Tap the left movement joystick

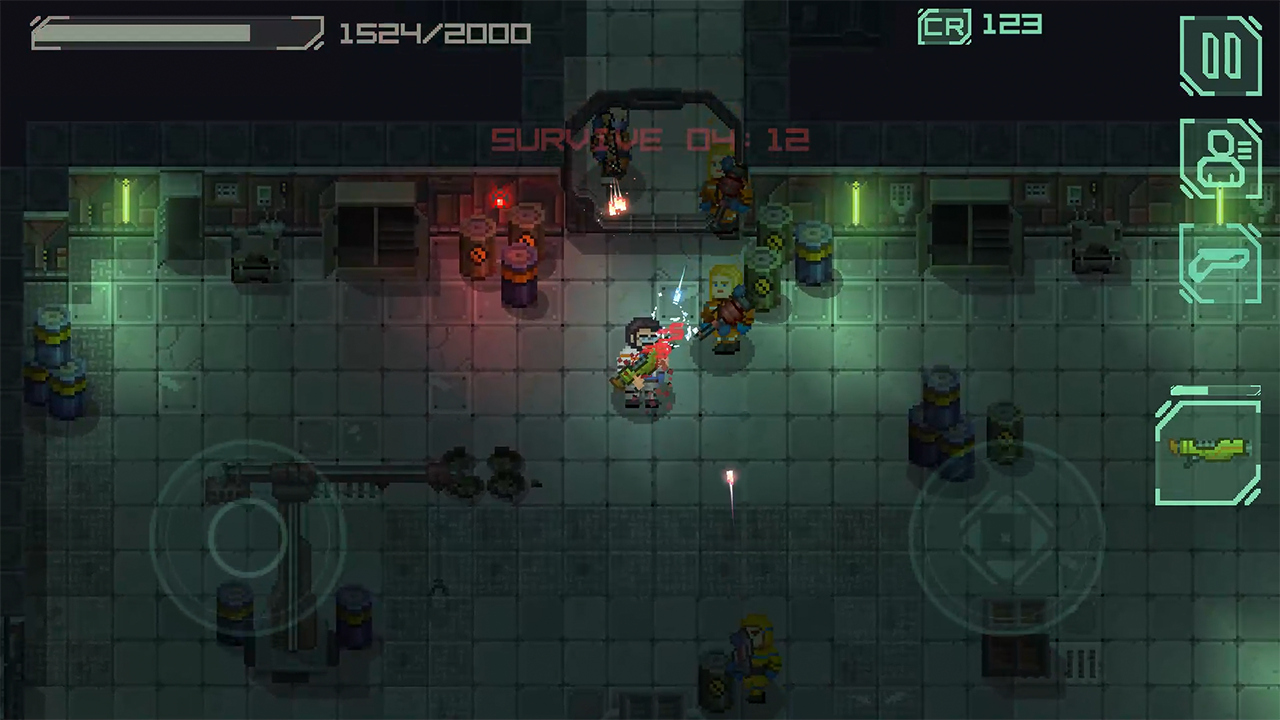247,538
